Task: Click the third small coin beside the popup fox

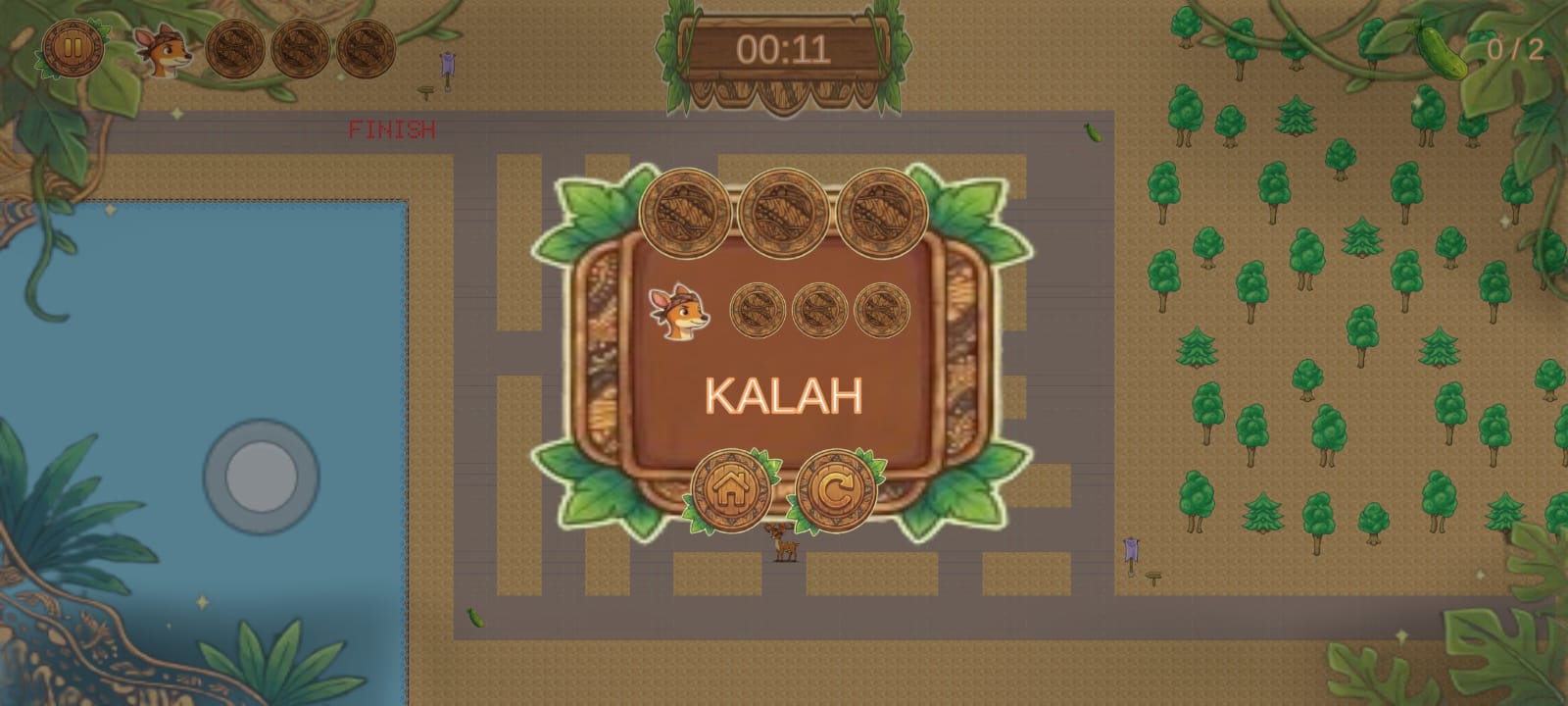Action: pos(880,310)
